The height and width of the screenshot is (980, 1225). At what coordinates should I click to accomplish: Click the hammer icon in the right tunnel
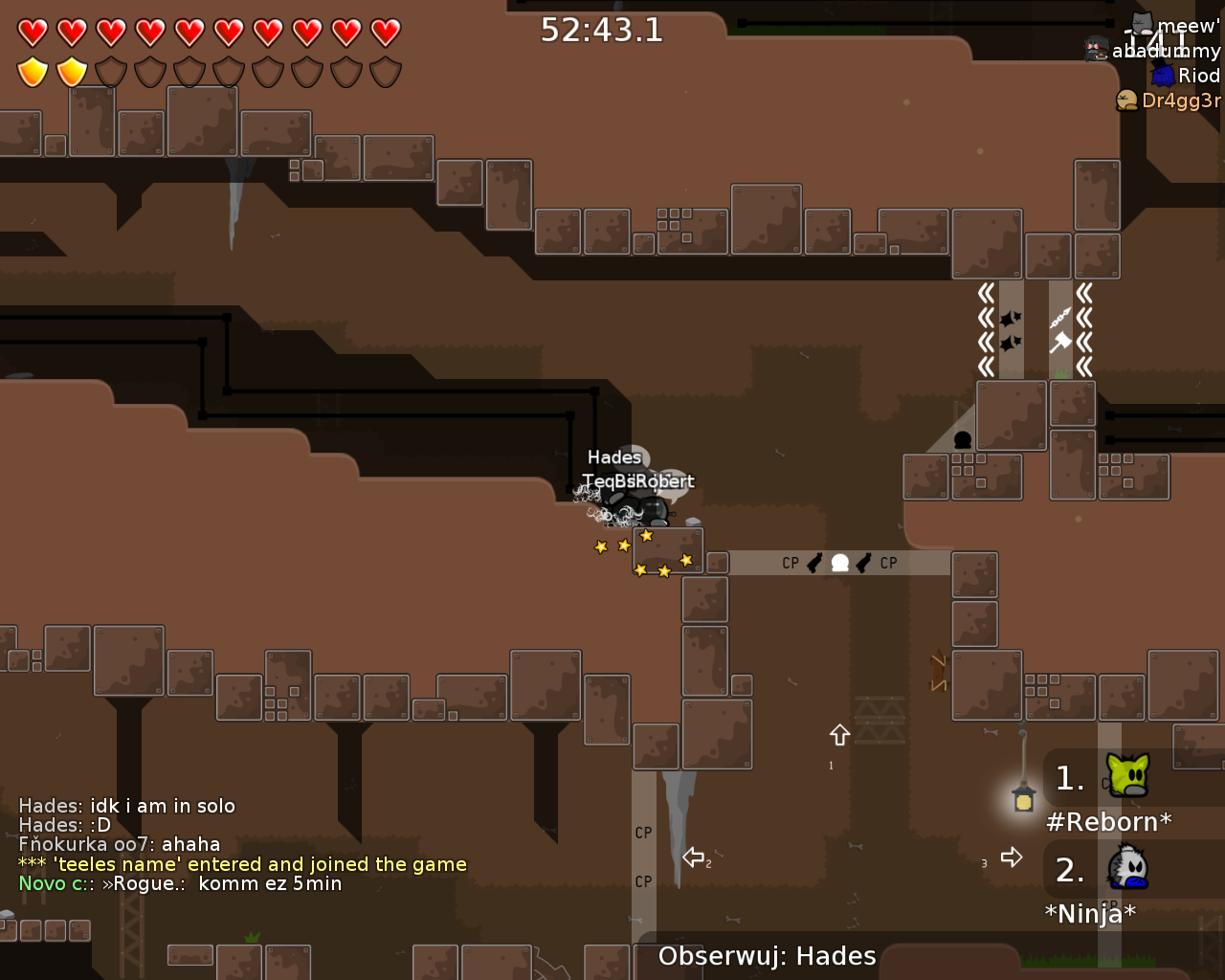pyautogui.click(x=1062, y=342)
